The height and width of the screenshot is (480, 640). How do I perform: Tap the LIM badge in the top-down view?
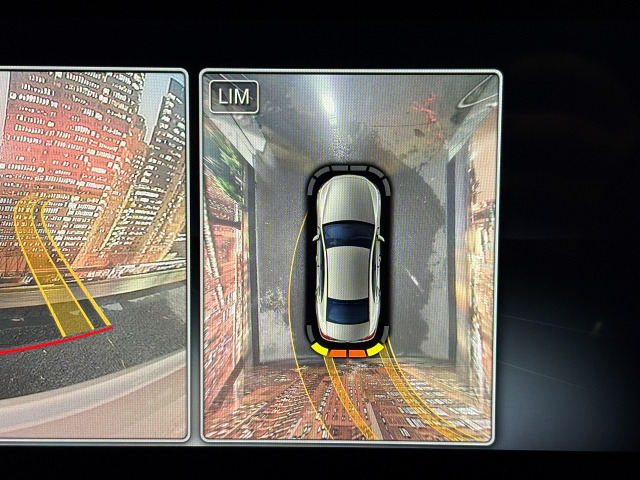pos(234,97)
